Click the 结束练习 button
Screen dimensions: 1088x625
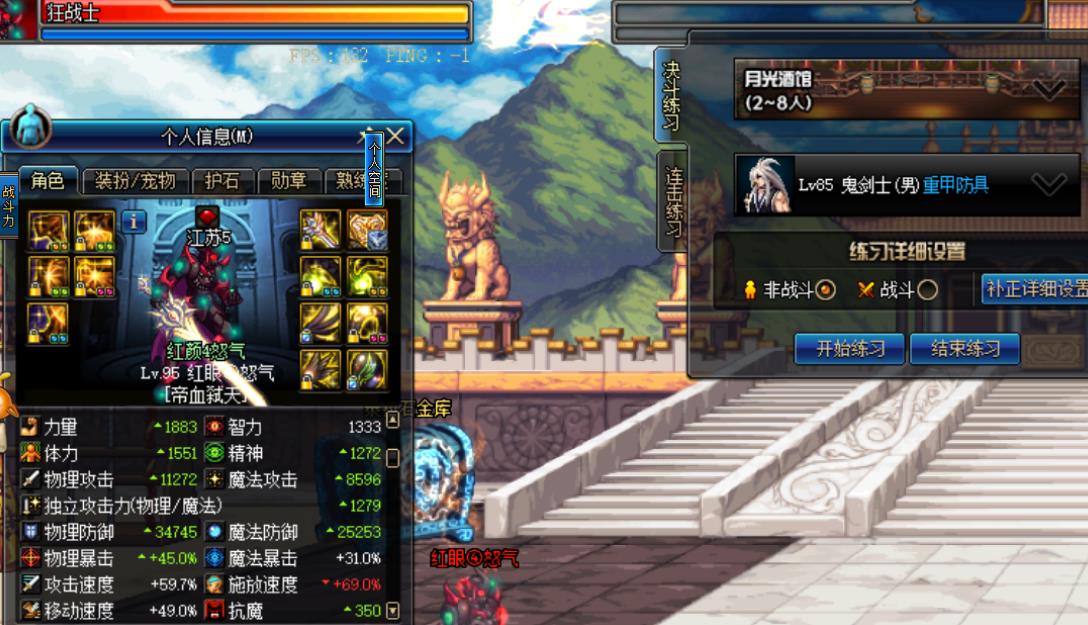pyautogui.click(x=965, y=349)
